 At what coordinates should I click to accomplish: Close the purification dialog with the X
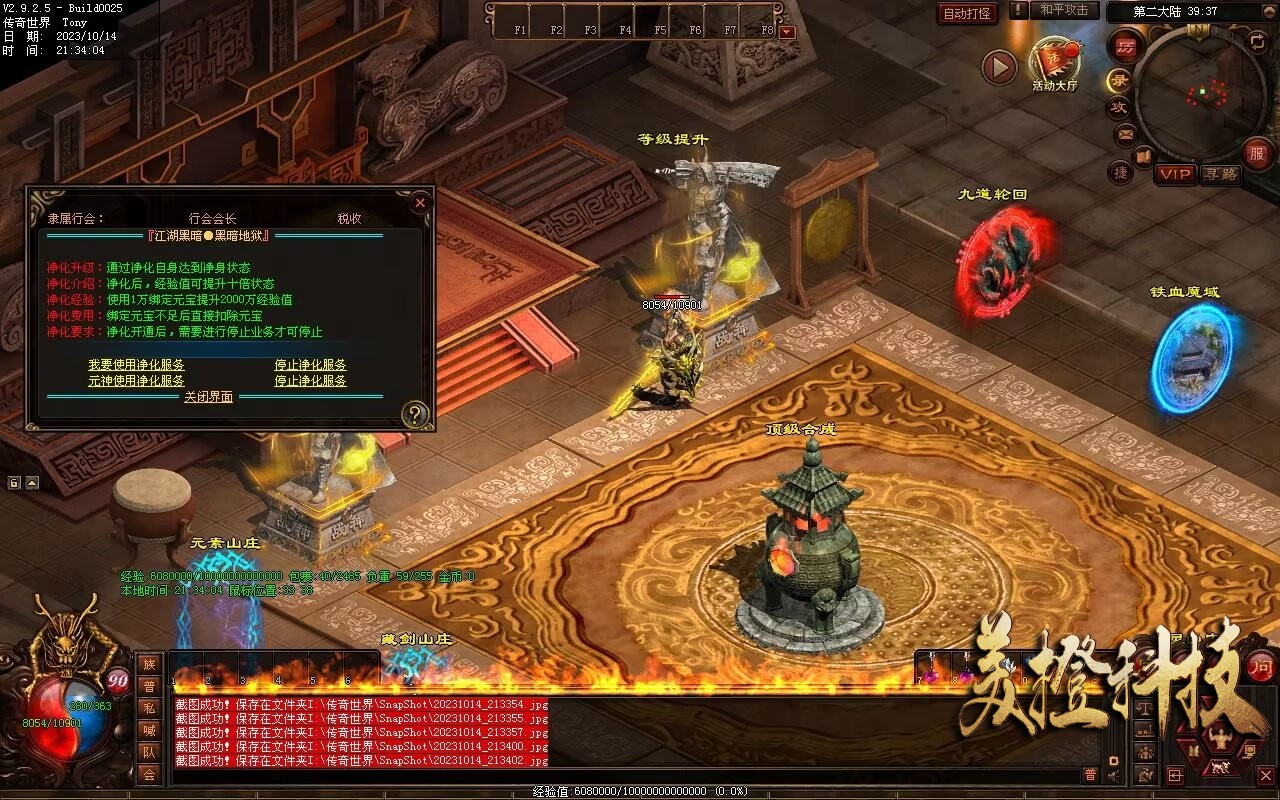point(420,203)
